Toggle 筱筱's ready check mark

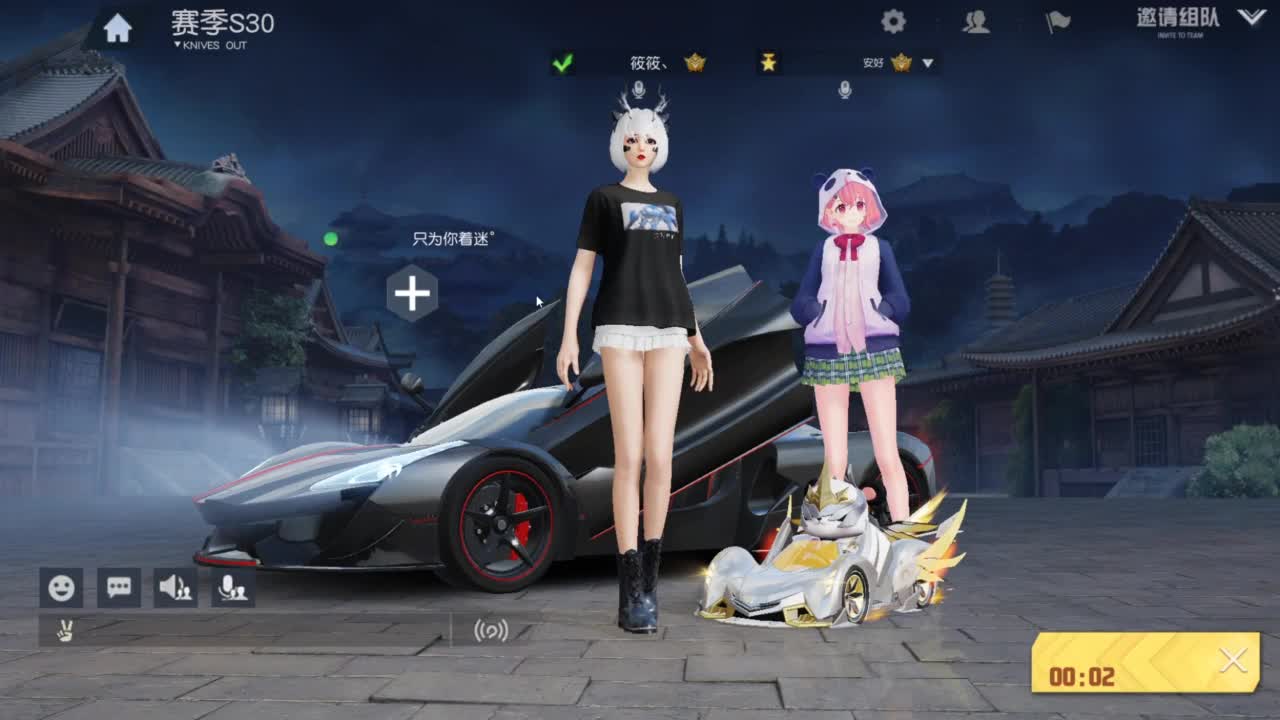tap(562, 62)
